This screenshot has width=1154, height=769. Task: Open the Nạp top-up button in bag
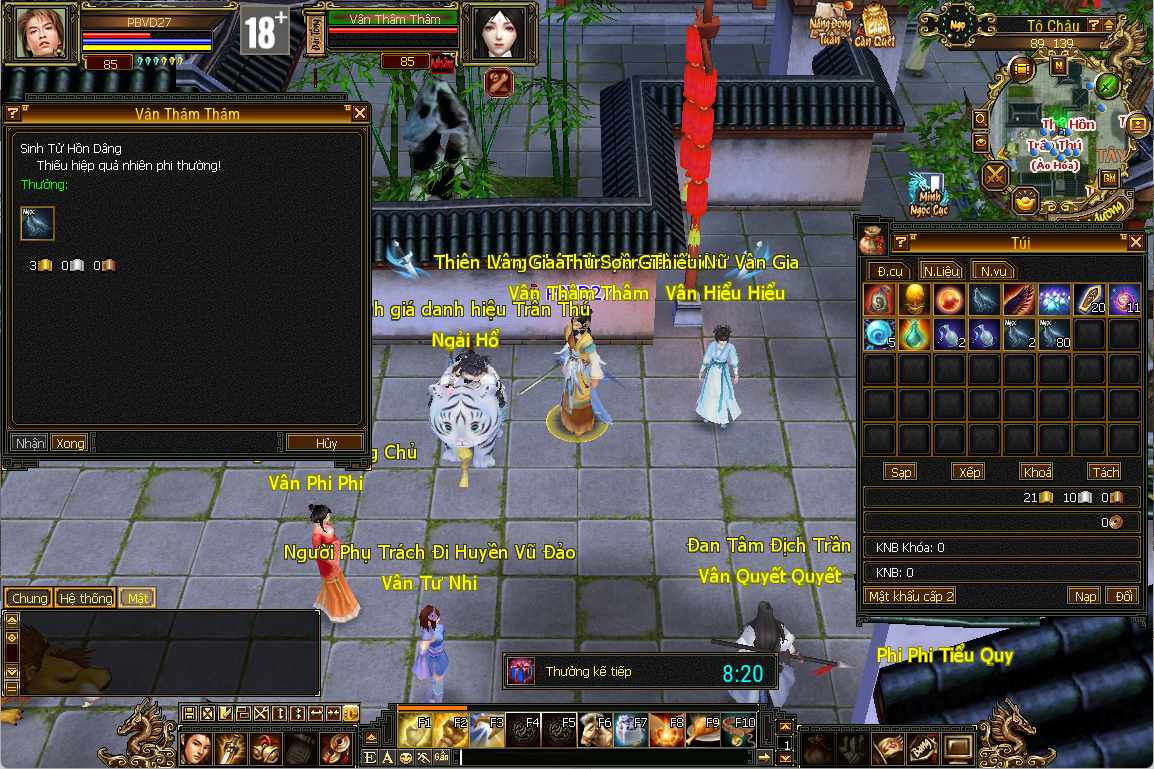(x=1085, y=596)
